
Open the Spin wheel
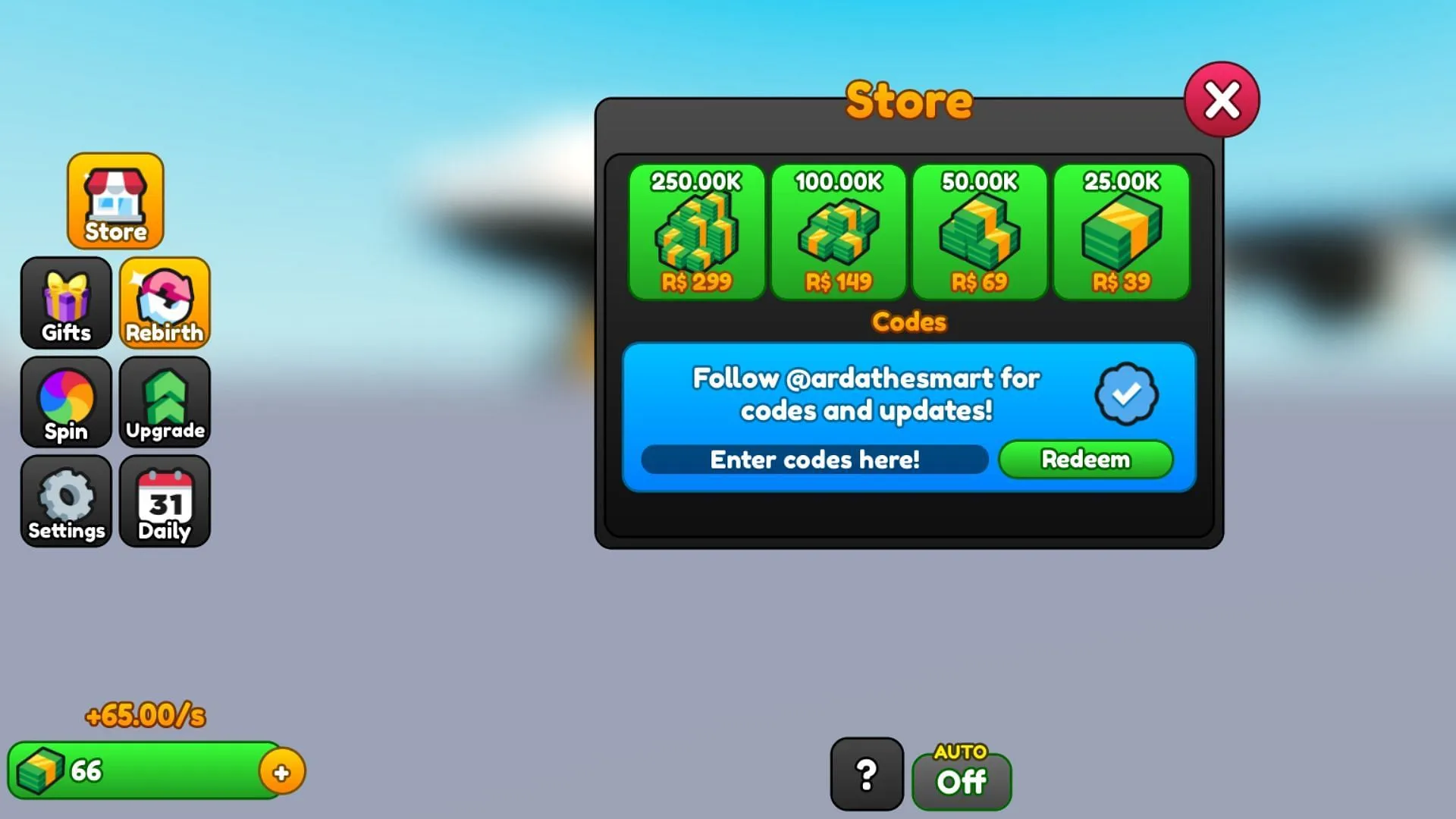65,403
